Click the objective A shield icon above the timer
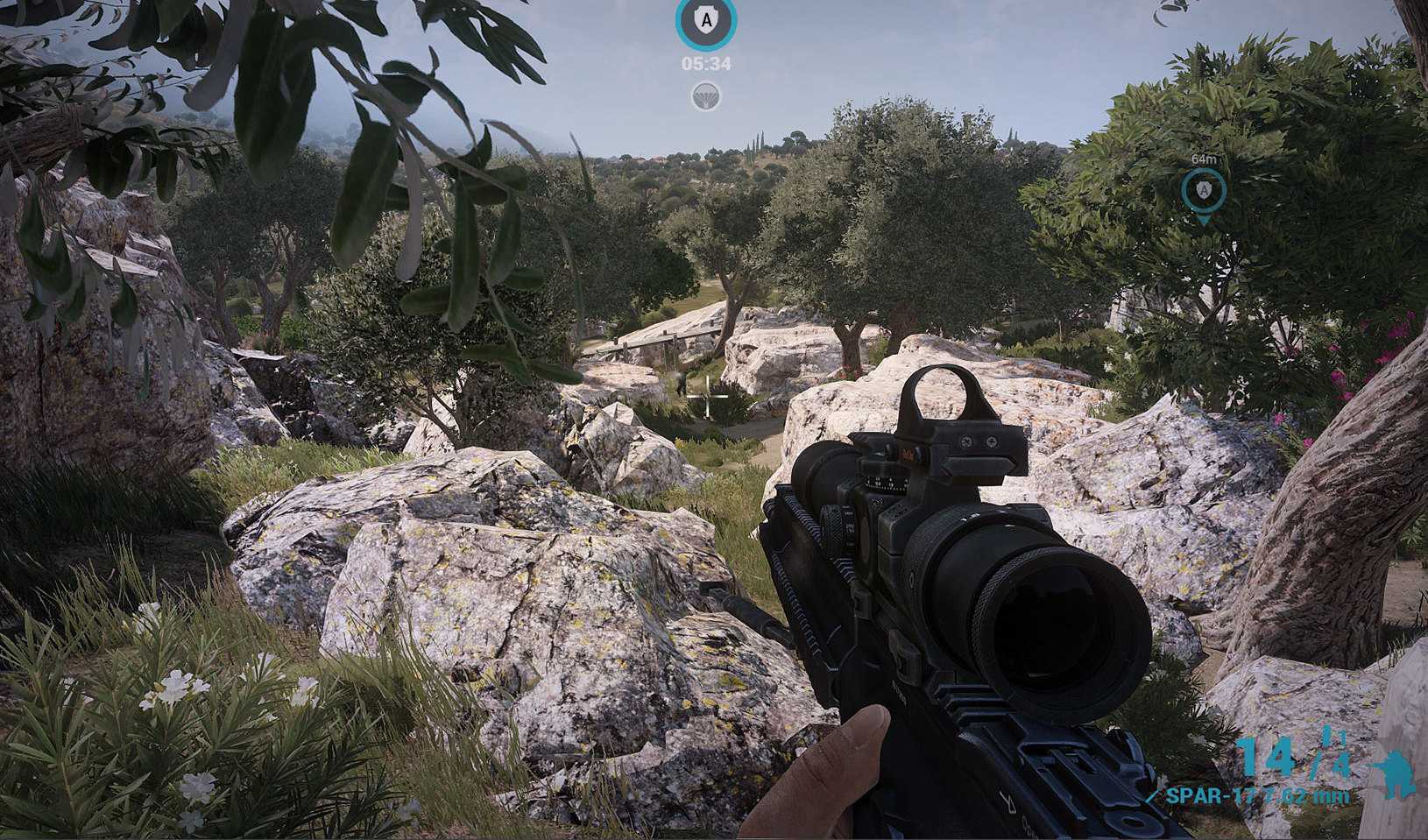This screenshot has width=1428, height=840. (x=706, y=21)
